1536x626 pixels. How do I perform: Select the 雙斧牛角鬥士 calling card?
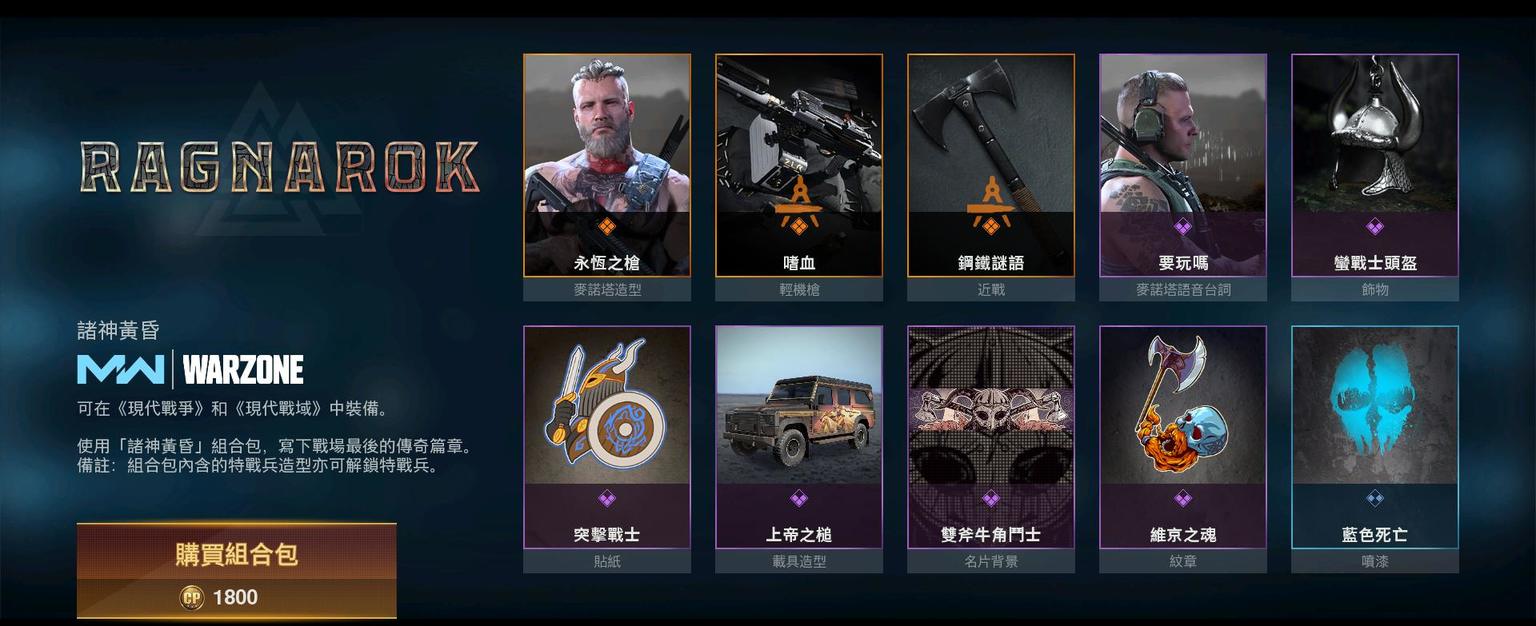click(x=991, y=437)
